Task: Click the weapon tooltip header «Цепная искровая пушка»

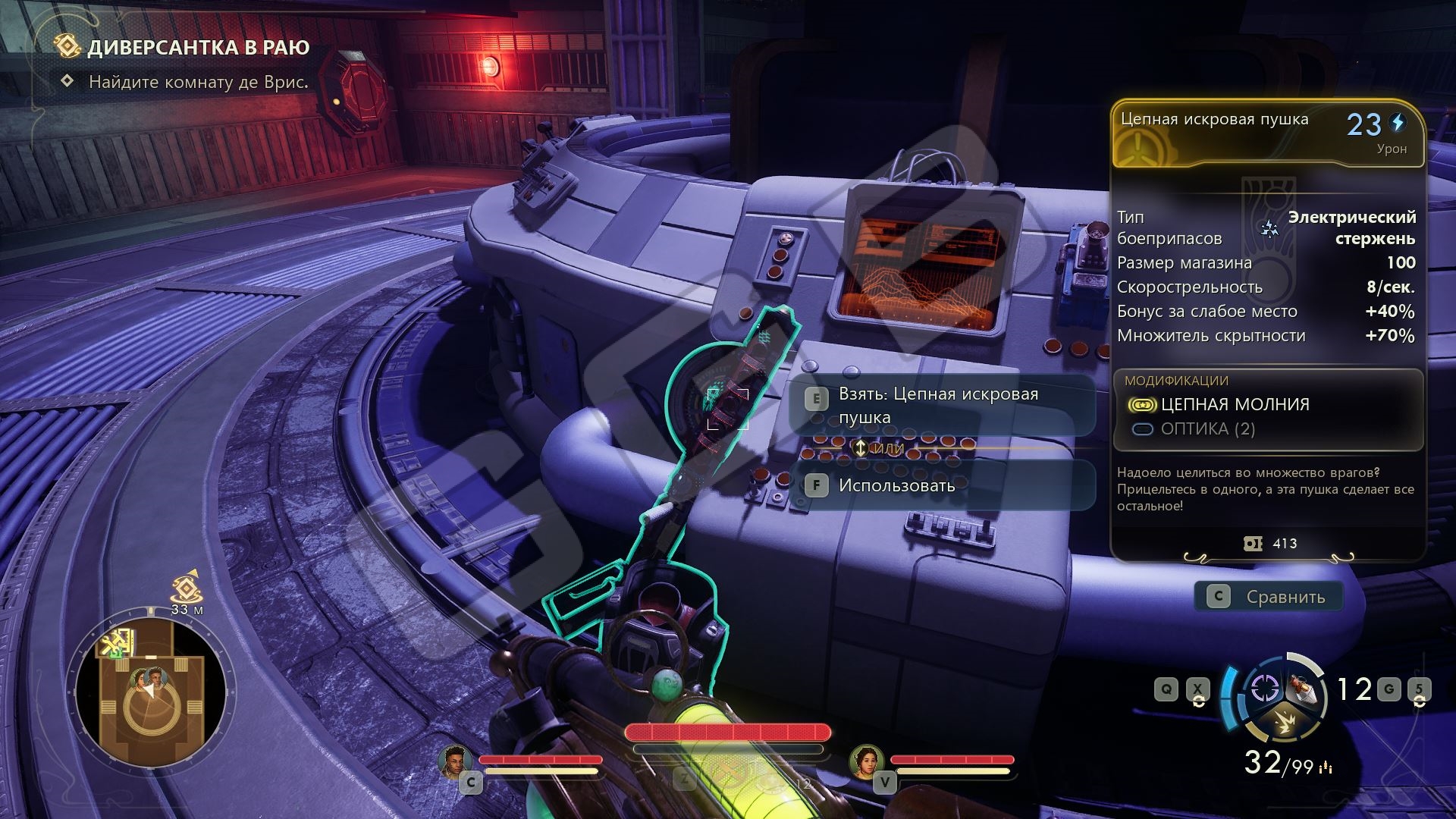Action: (x=1214, y=120)
